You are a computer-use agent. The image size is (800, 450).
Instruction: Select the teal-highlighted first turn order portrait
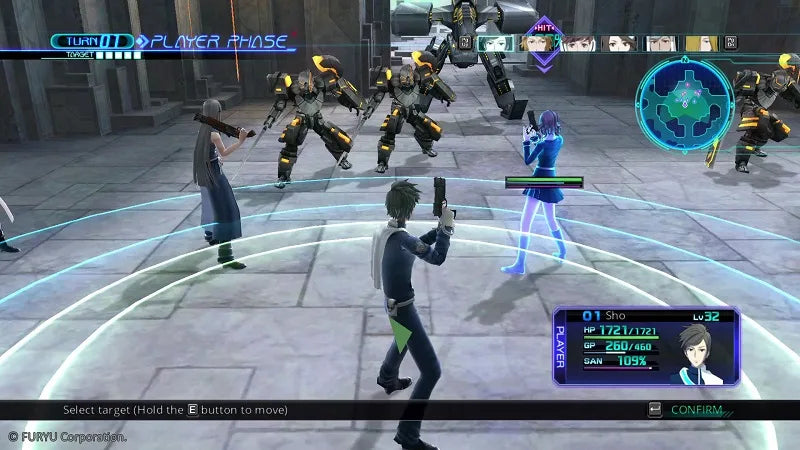496,43
